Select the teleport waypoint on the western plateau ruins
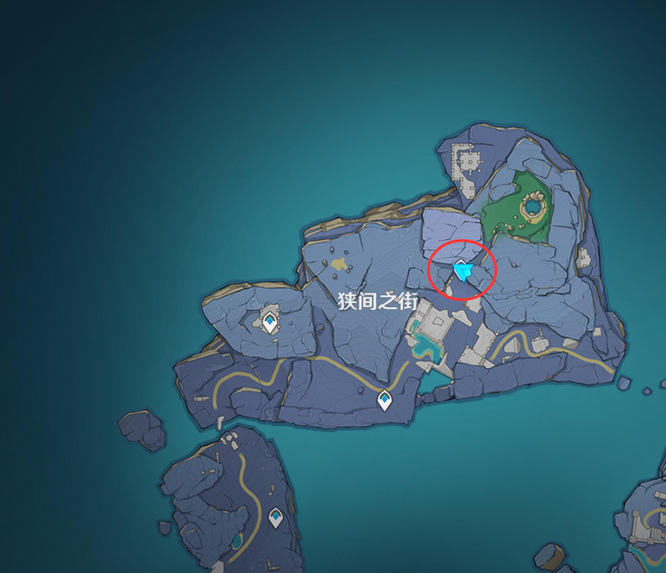Viewport: 666px width, 573px height. tap(269, 322)
